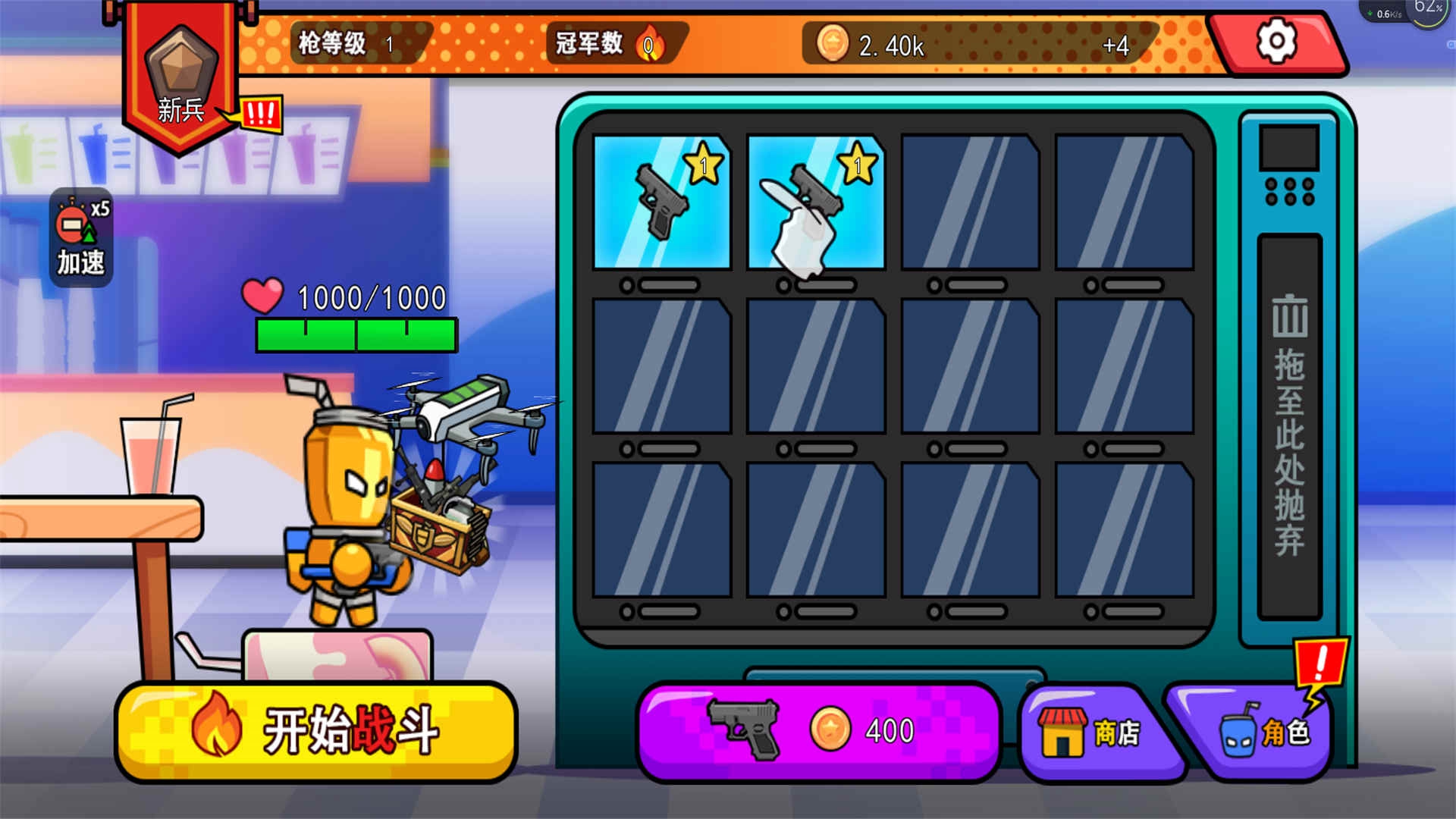This screenshot has width=1456, height=819.
Task: Click the 拖至此处抛弃 discard bin
Action: 1289,426
